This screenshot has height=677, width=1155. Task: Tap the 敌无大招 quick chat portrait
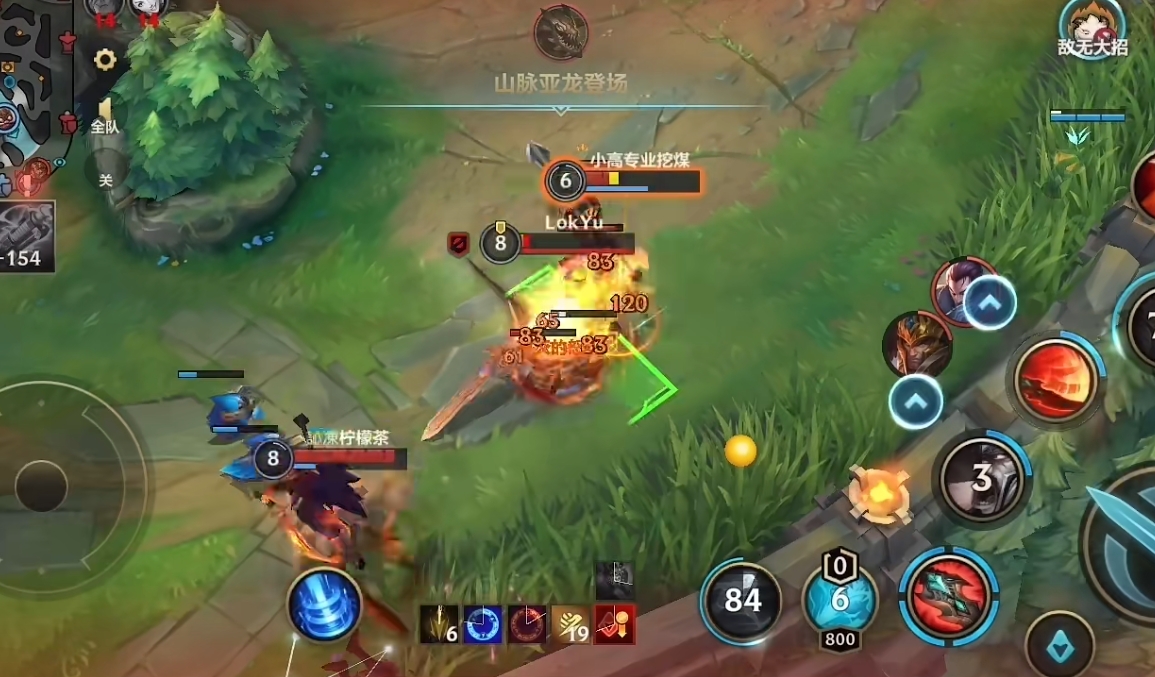[x=1091, y=28]
